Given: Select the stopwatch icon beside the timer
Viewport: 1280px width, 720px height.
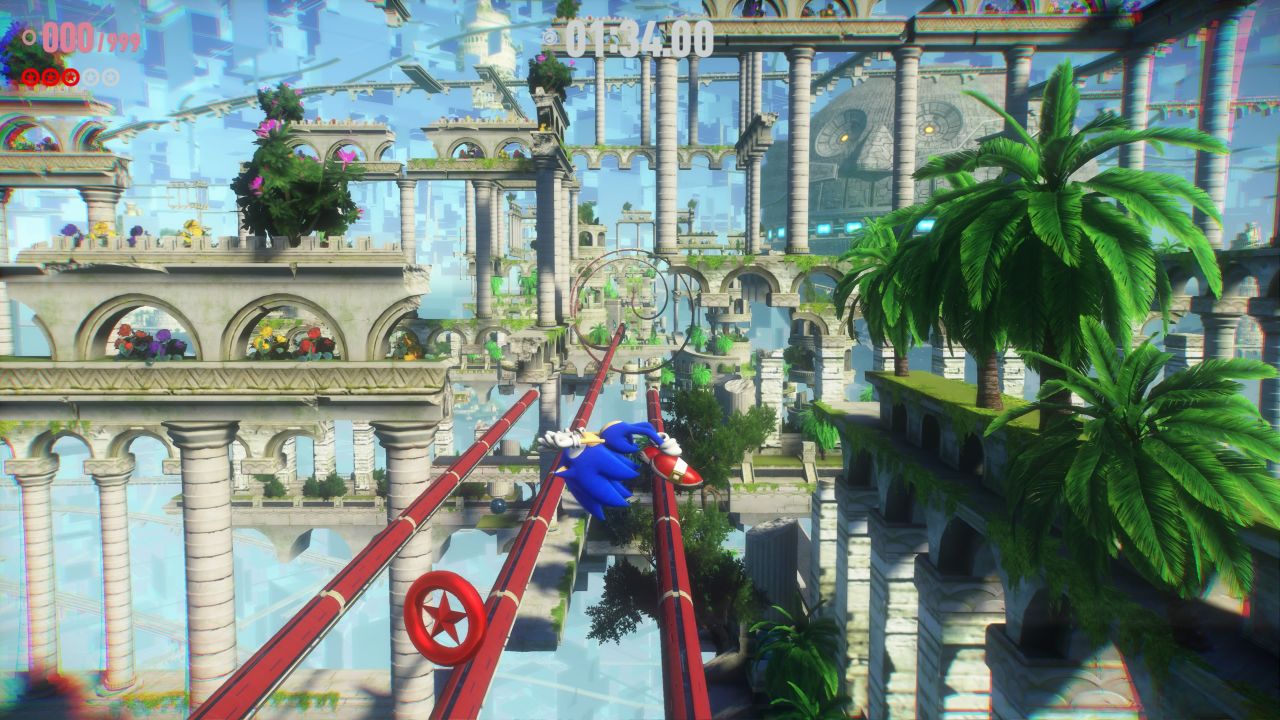Looking at the screenshot, I should (549, 38).
